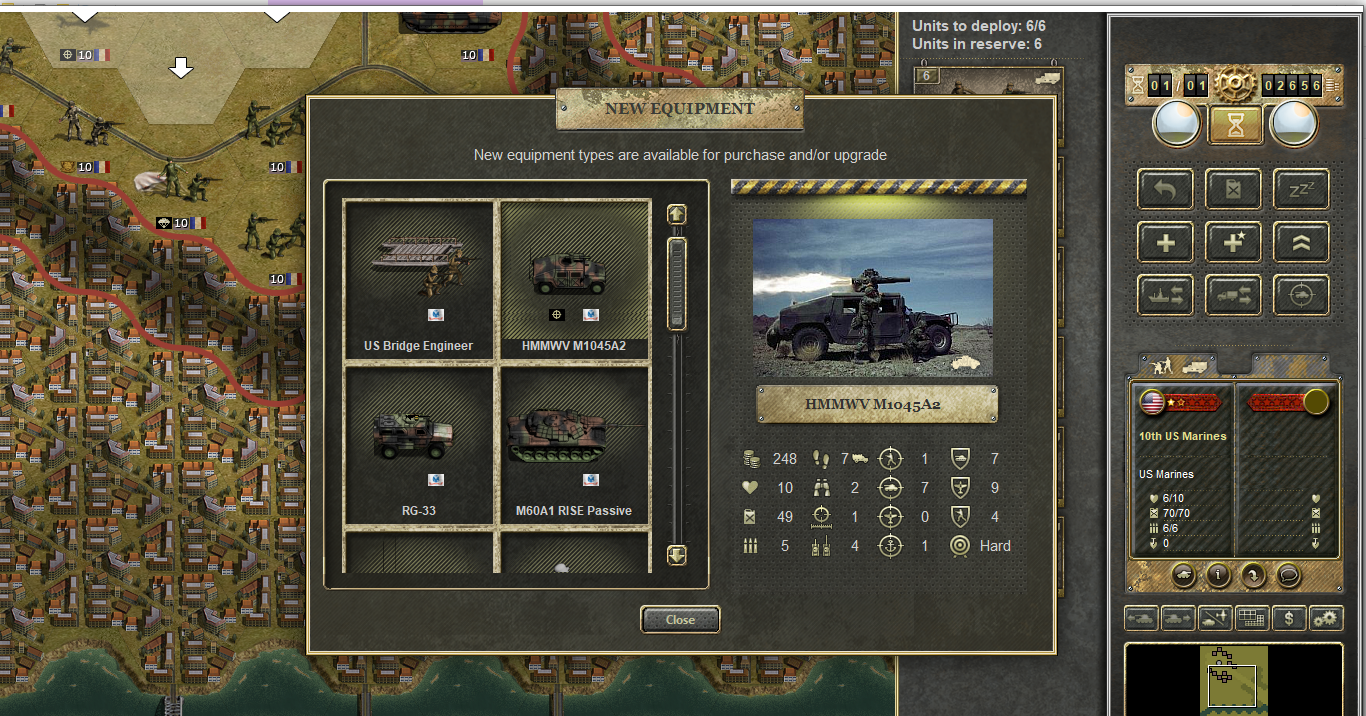This screenshot has height=716, width=1366.
Task: Put the unit to sleep with Zzz button
Action: point(1301,189)
